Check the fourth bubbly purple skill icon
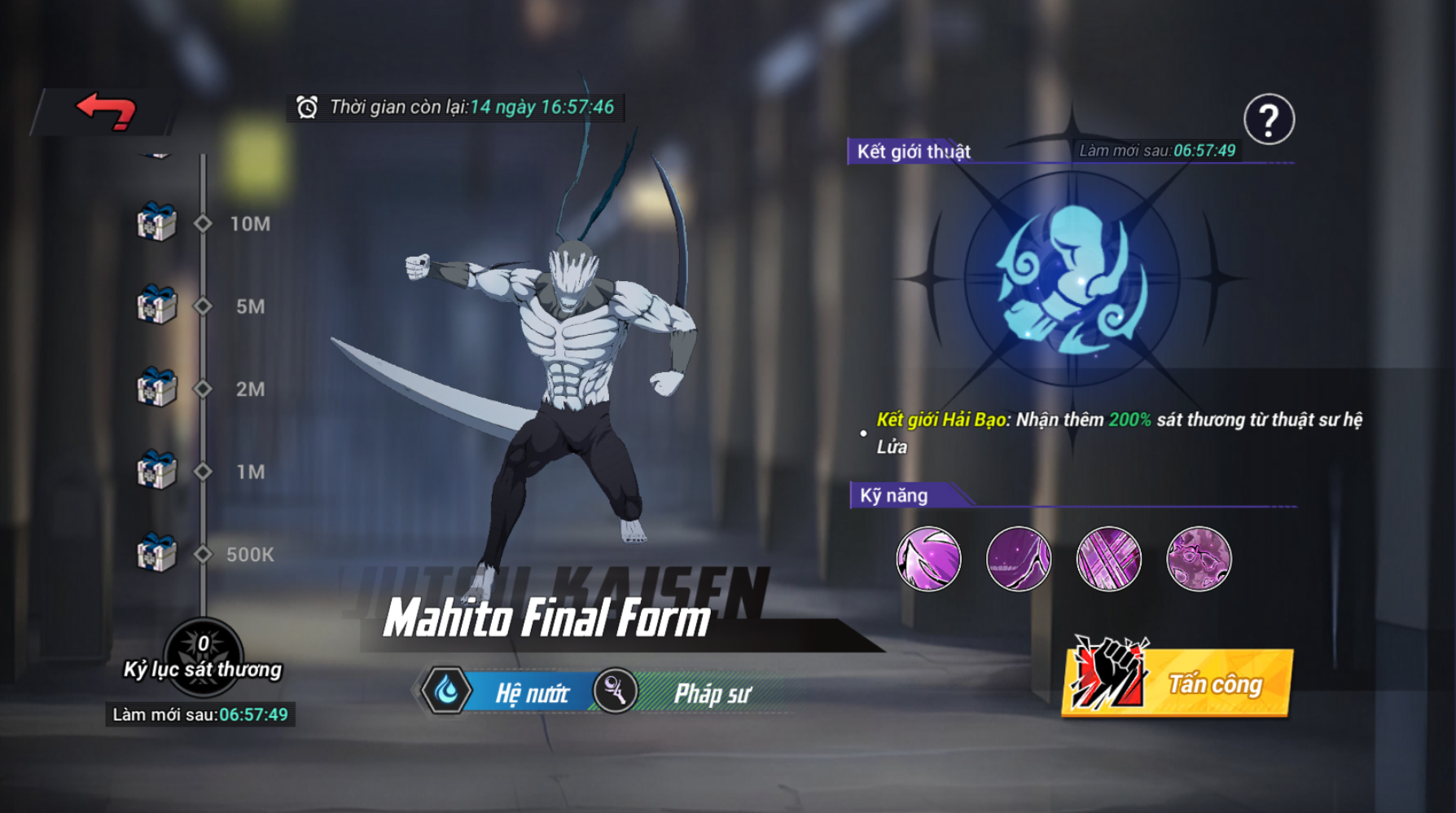This screenshot has width=1456, height=813. 1199,559
